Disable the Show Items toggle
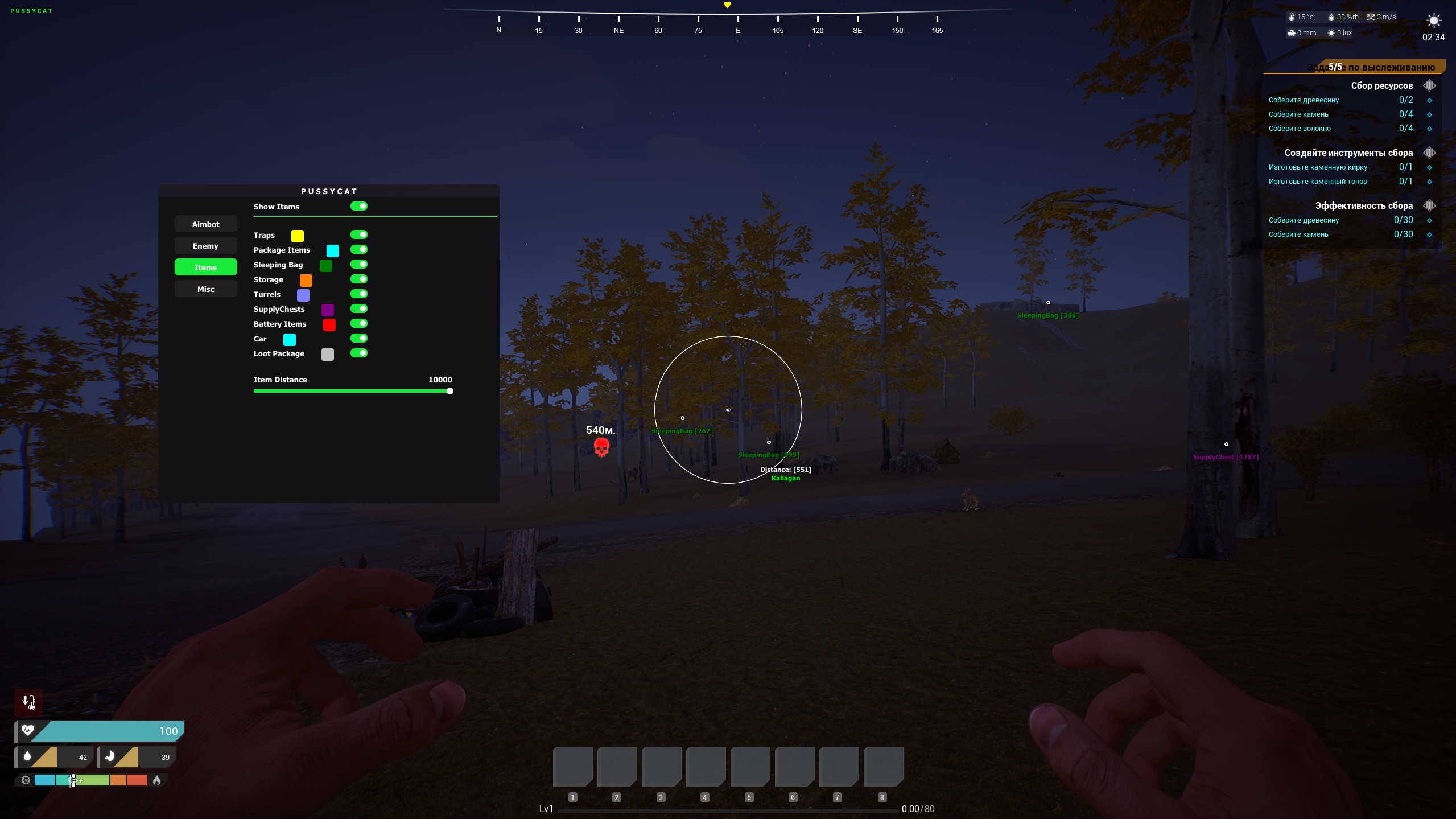1456x819 pixels. click(360, 206)
